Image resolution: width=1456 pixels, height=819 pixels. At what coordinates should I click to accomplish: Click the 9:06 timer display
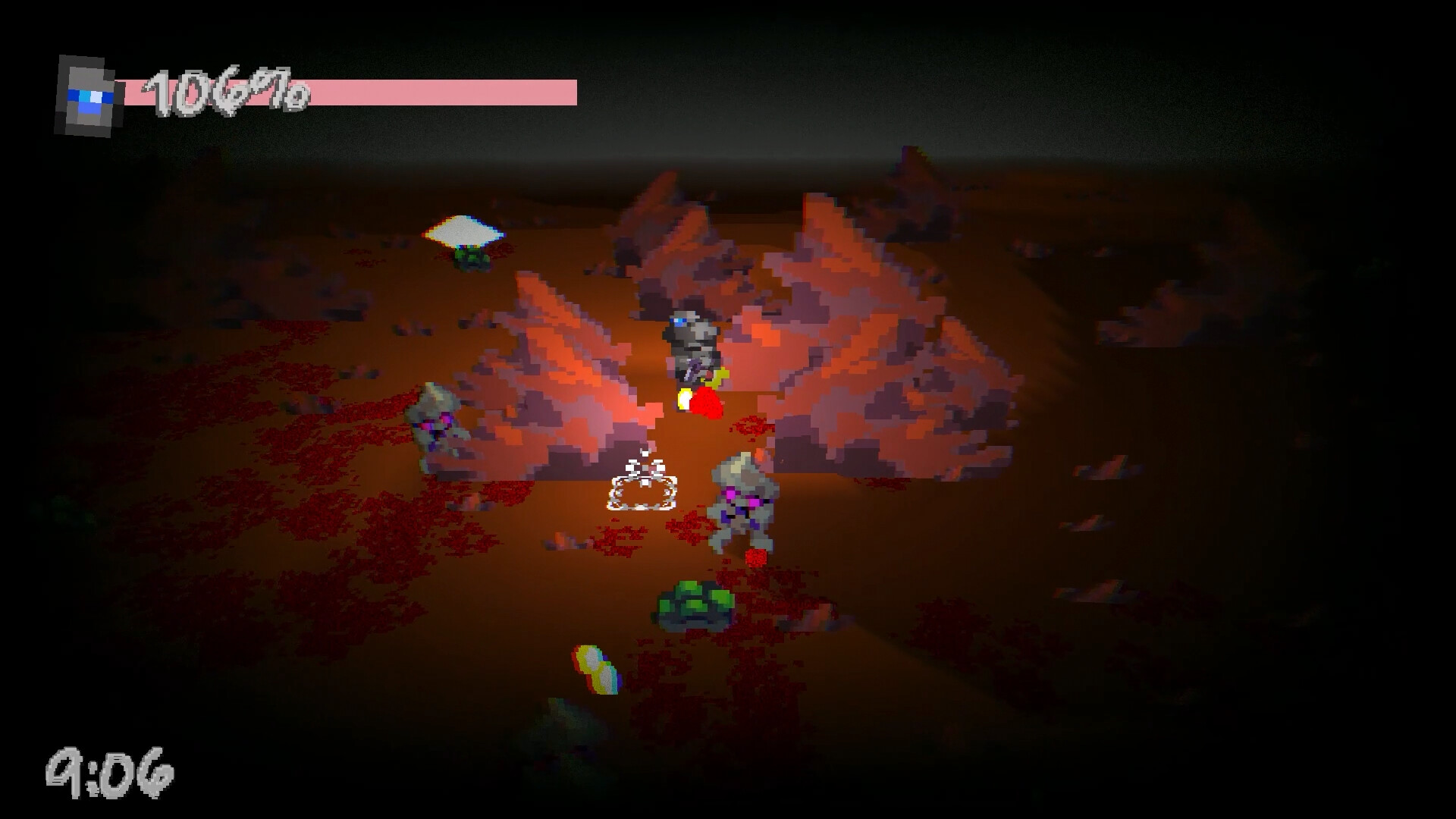click(x=110, y=770)
